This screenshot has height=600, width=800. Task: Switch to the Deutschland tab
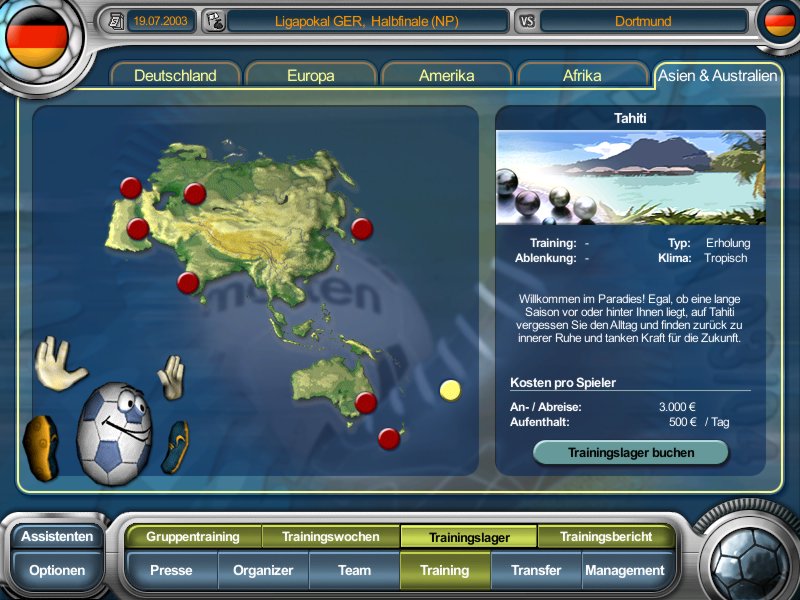(x=176, y=76)
